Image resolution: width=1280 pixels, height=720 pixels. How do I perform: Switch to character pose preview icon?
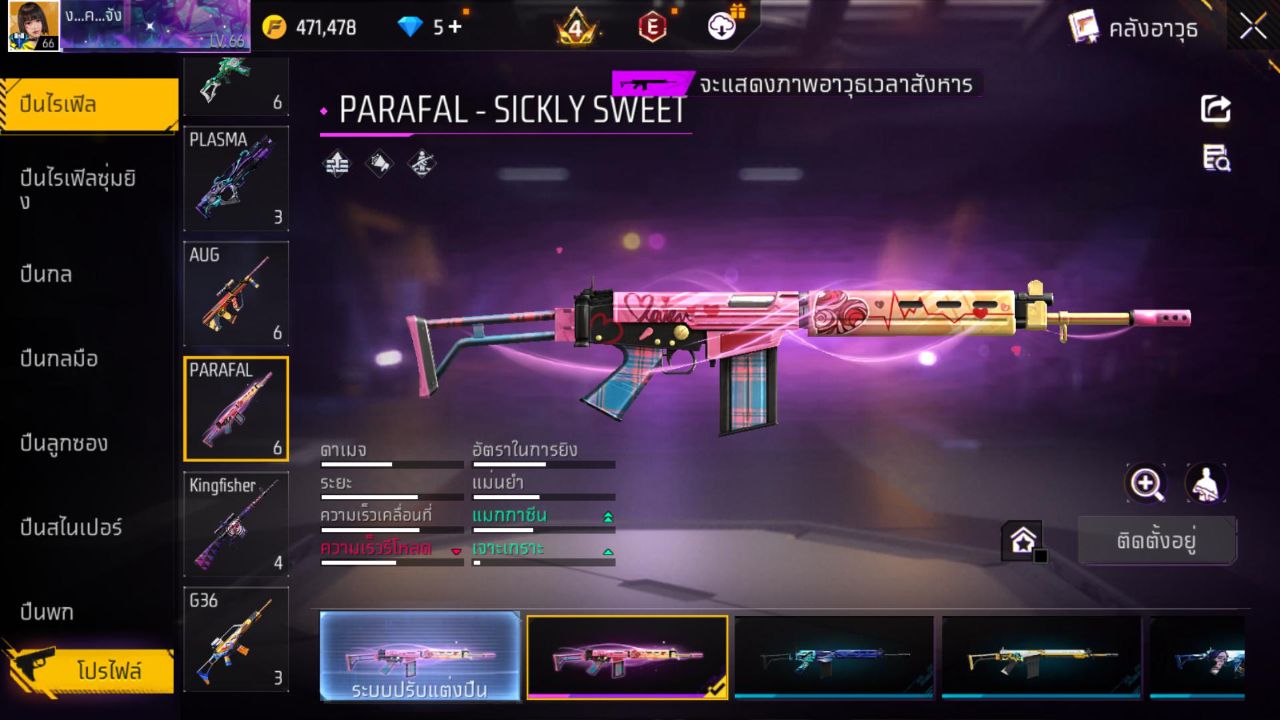pyautogui.click(x=1205, y=484)
